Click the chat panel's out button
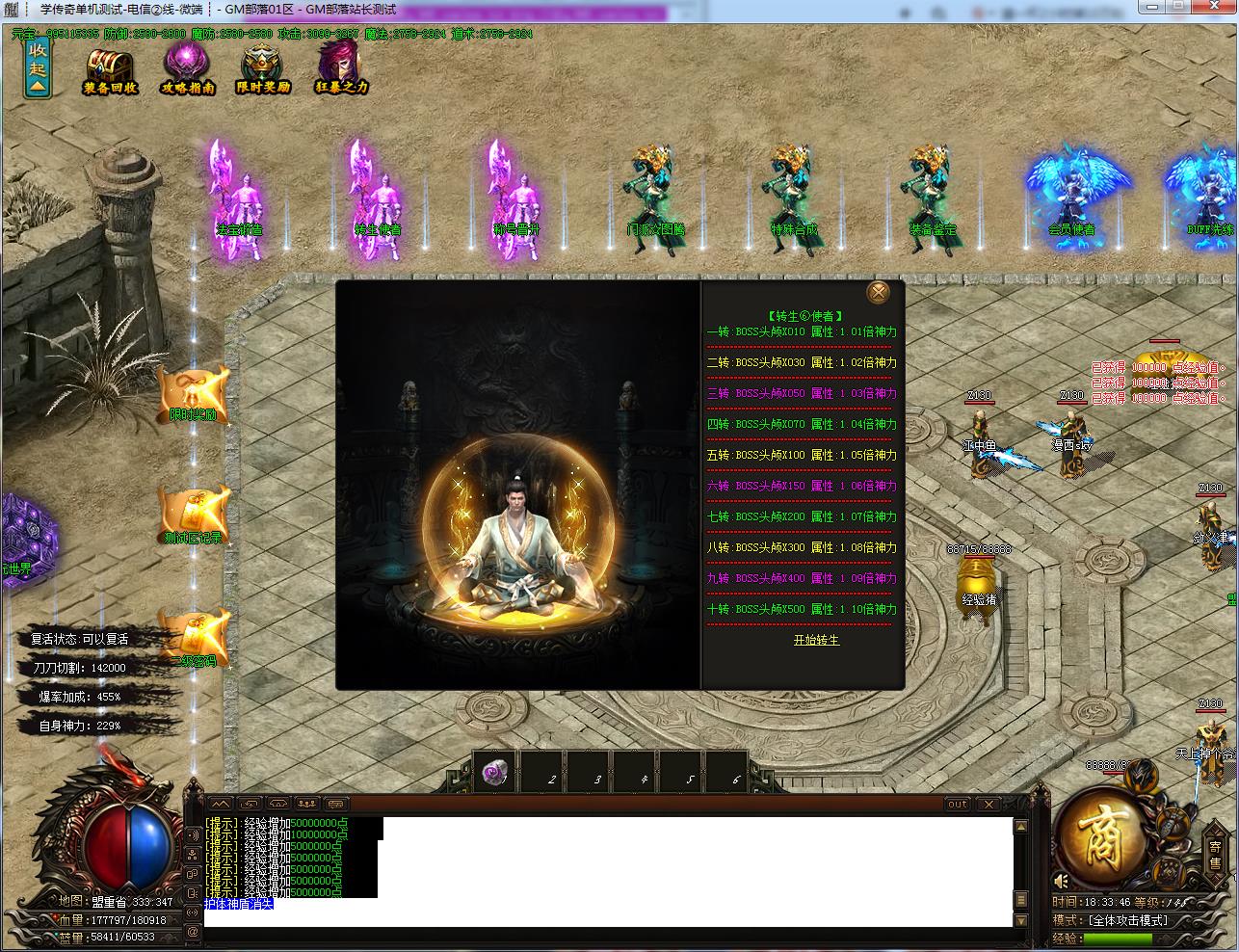1239x952 pixels. click(957, 804)
